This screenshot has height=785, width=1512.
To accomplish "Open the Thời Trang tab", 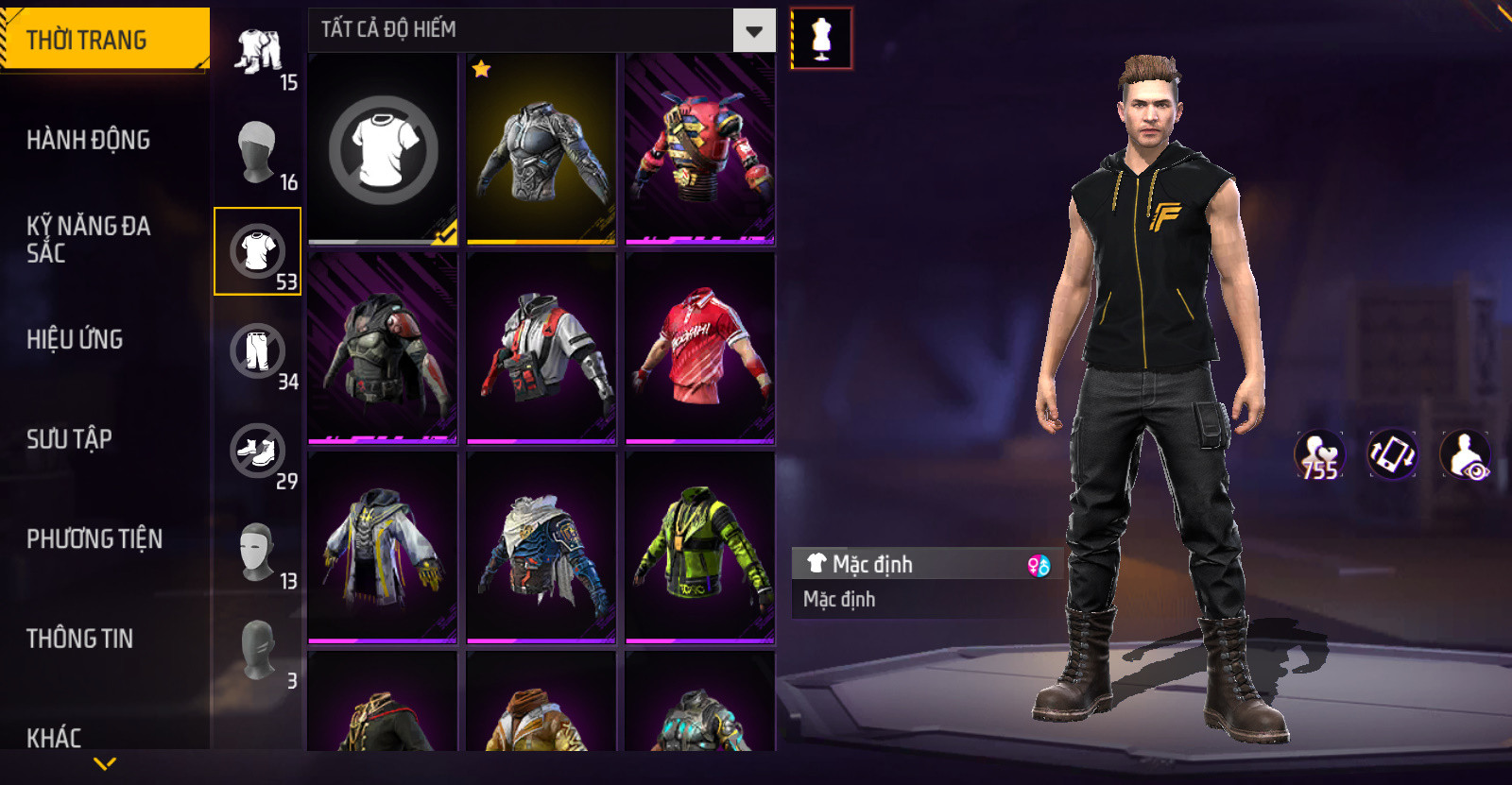I will tap(104, 40).
